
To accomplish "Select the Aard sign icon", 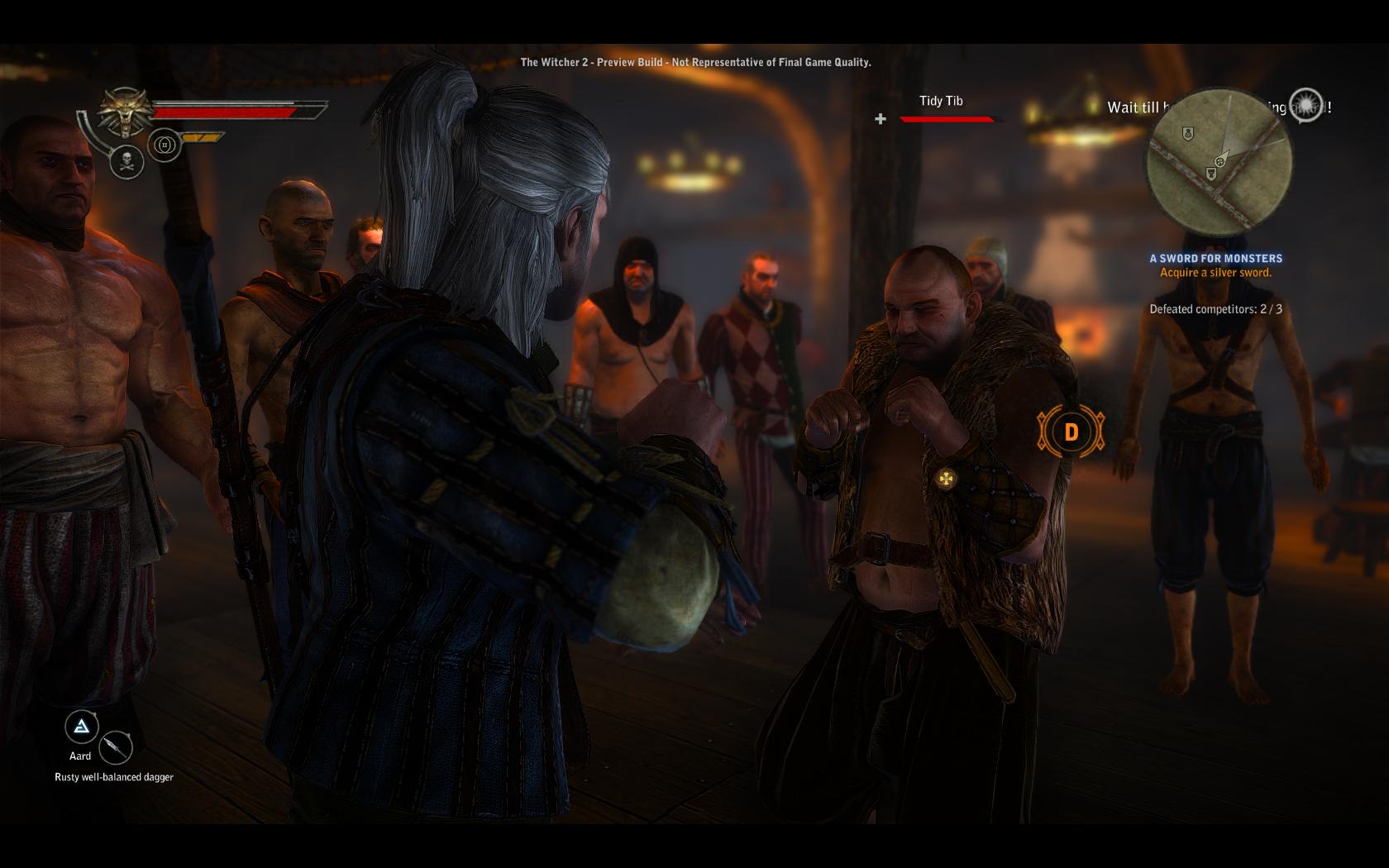I will coord(81,727).
